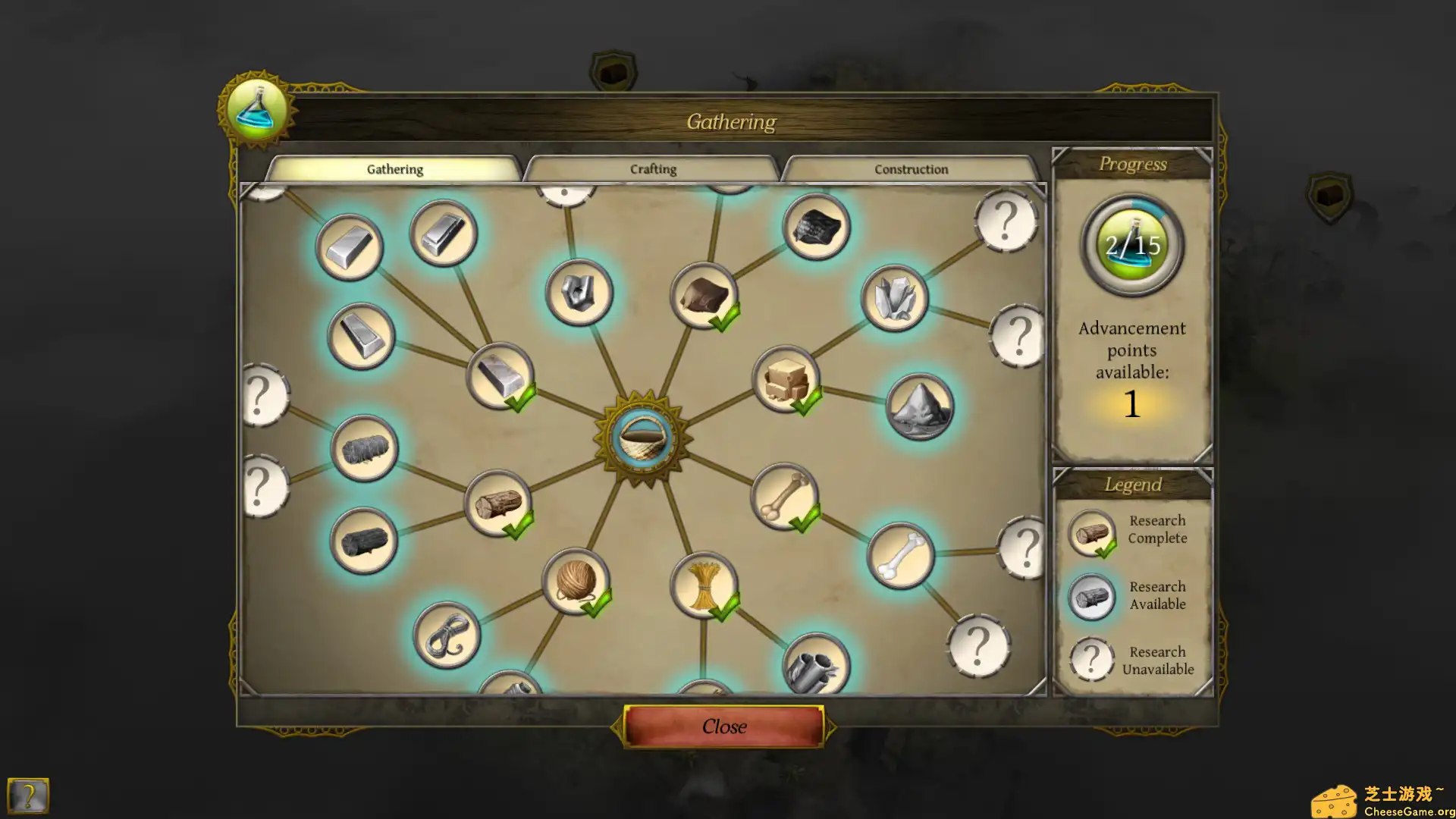This screenshot has height=819, width=1456.
Task: Research the large white bone node
Action: (x=900, y=556)
